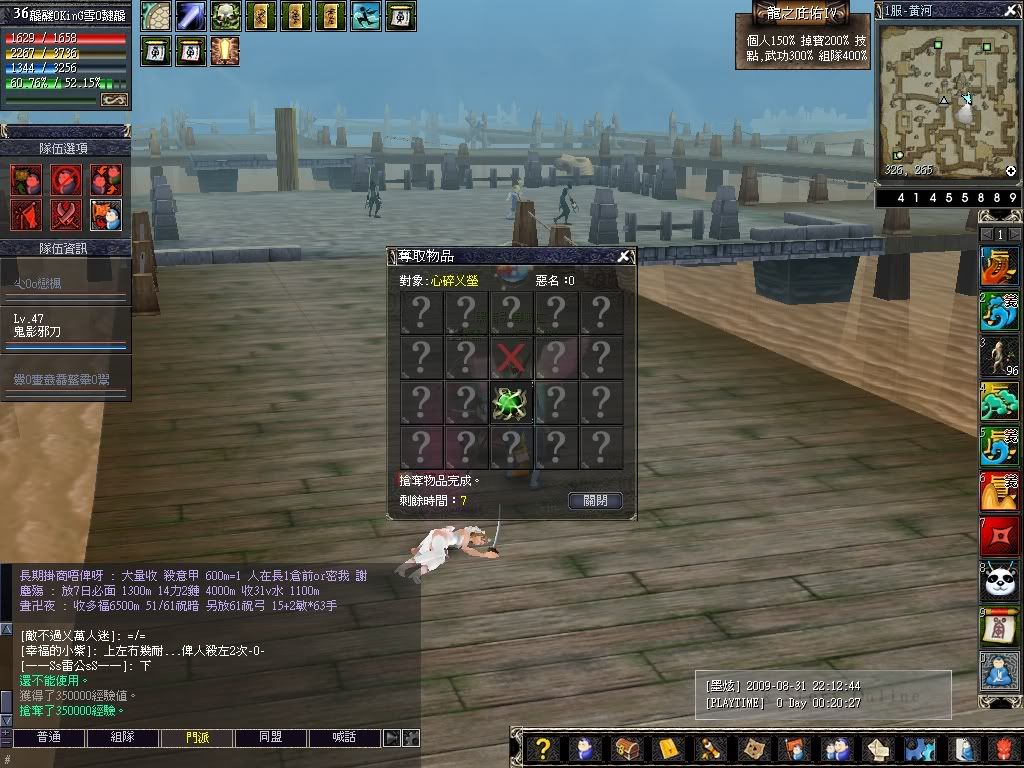The image size is (1024, 768).
Task: Activate the red shuriken skill slot
Action: pyautogui.click(x=999, y=535)
